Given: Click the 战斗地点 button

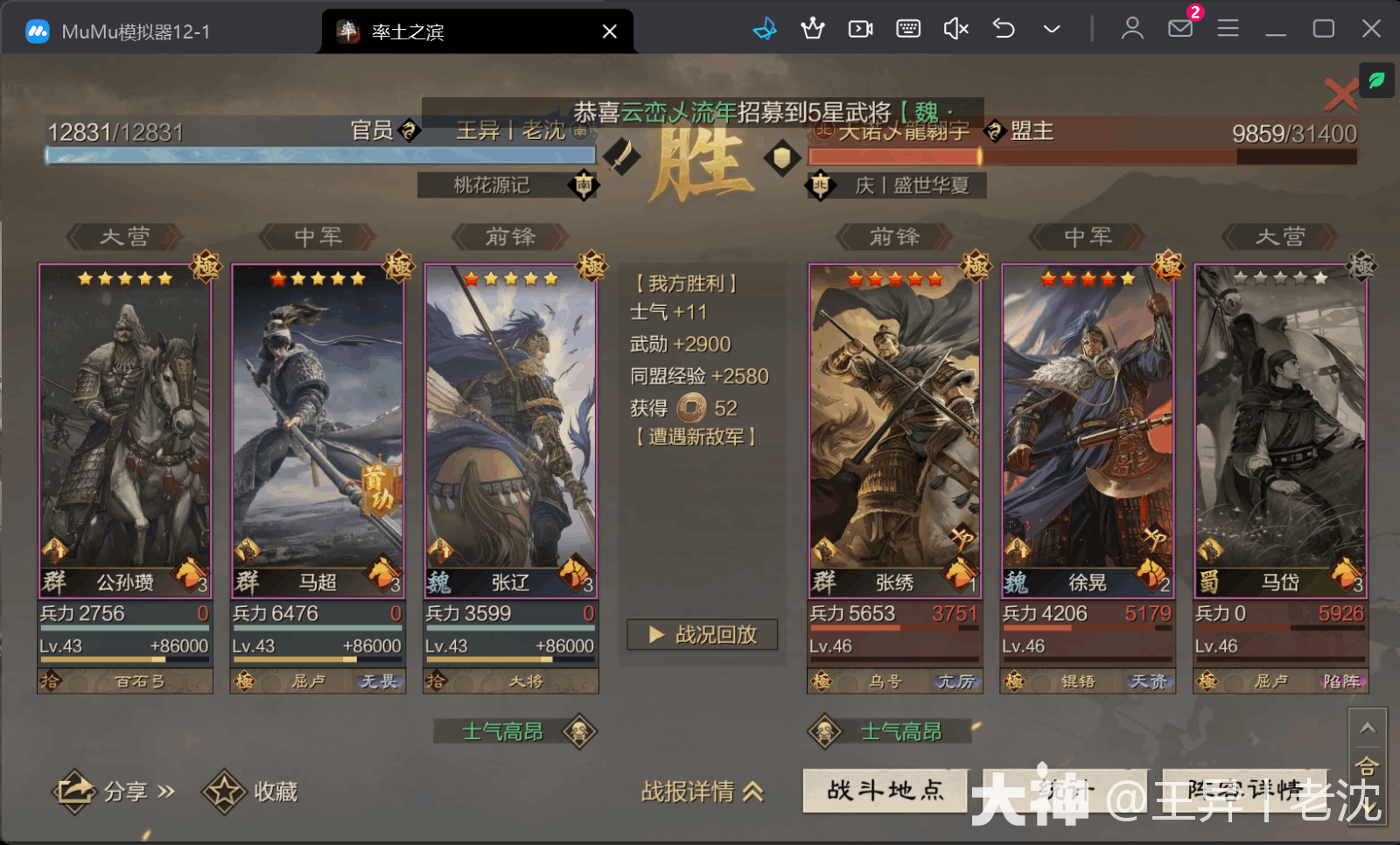Looking at the screenshot, I should [x=884, y=790].
